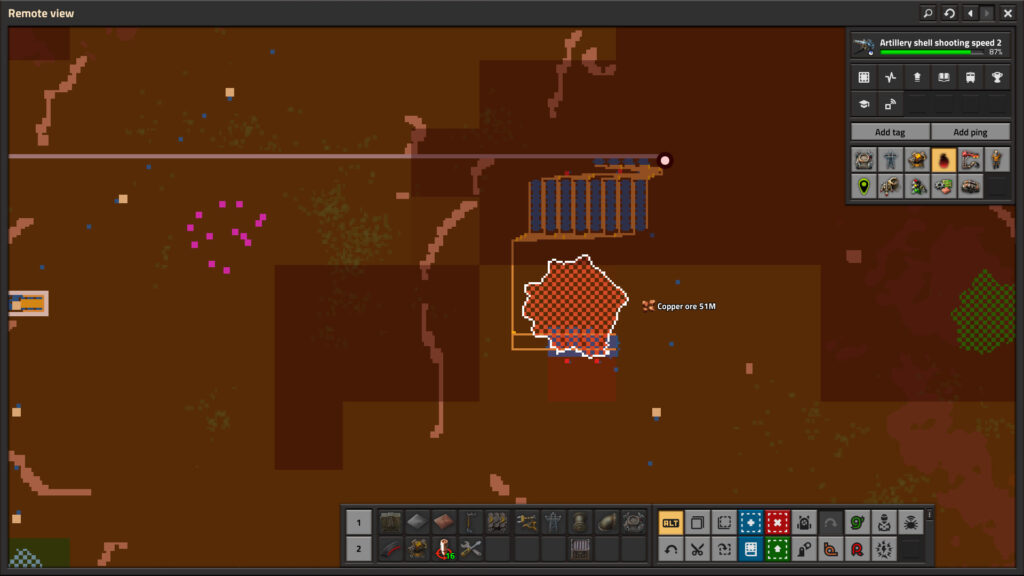
Task: Open the Artillery shell shooting speed research
Action: (x=928, y=46)
